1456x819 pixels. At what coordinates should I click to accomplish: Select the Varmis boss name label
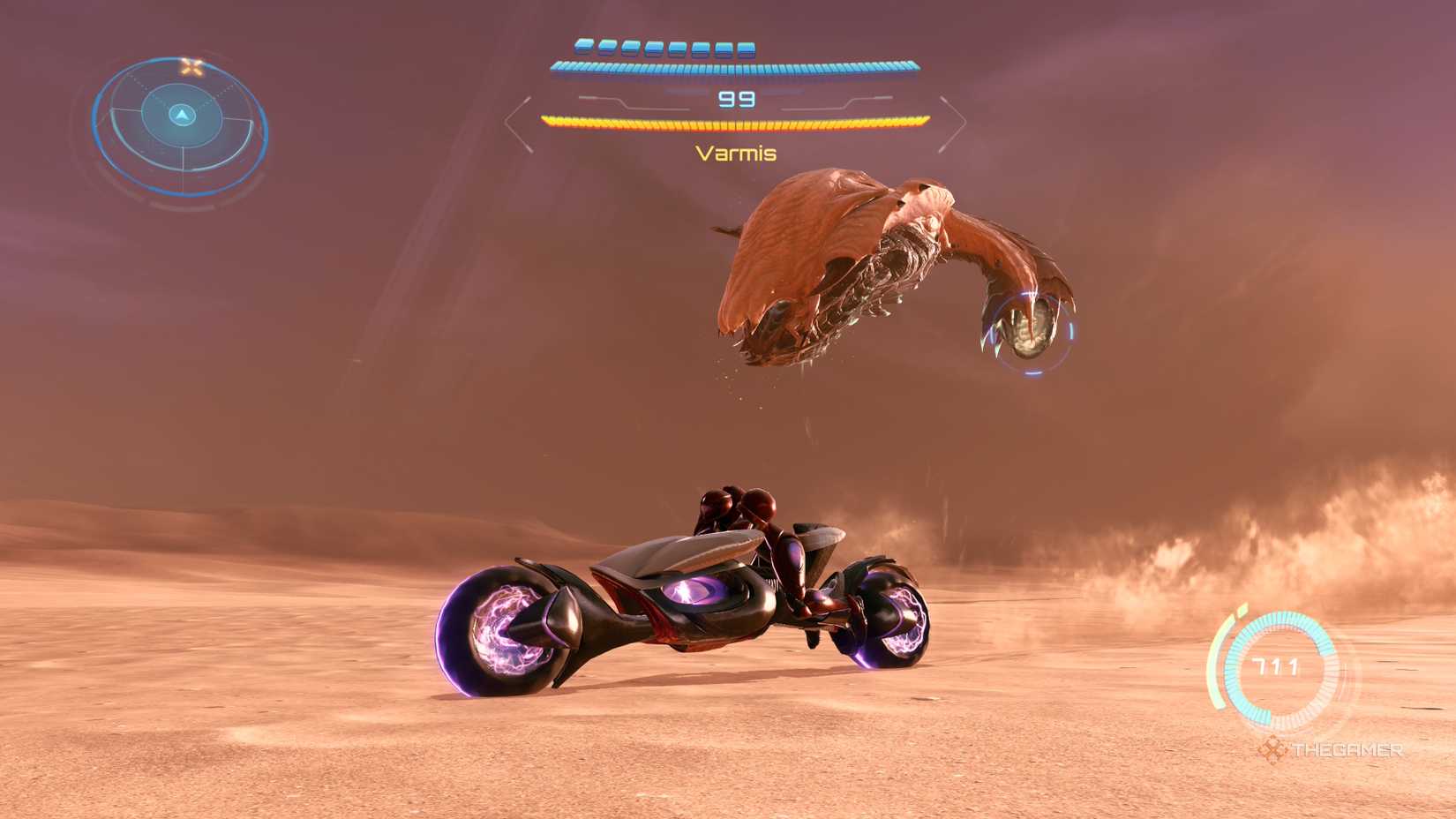click(x=735, y=153)
